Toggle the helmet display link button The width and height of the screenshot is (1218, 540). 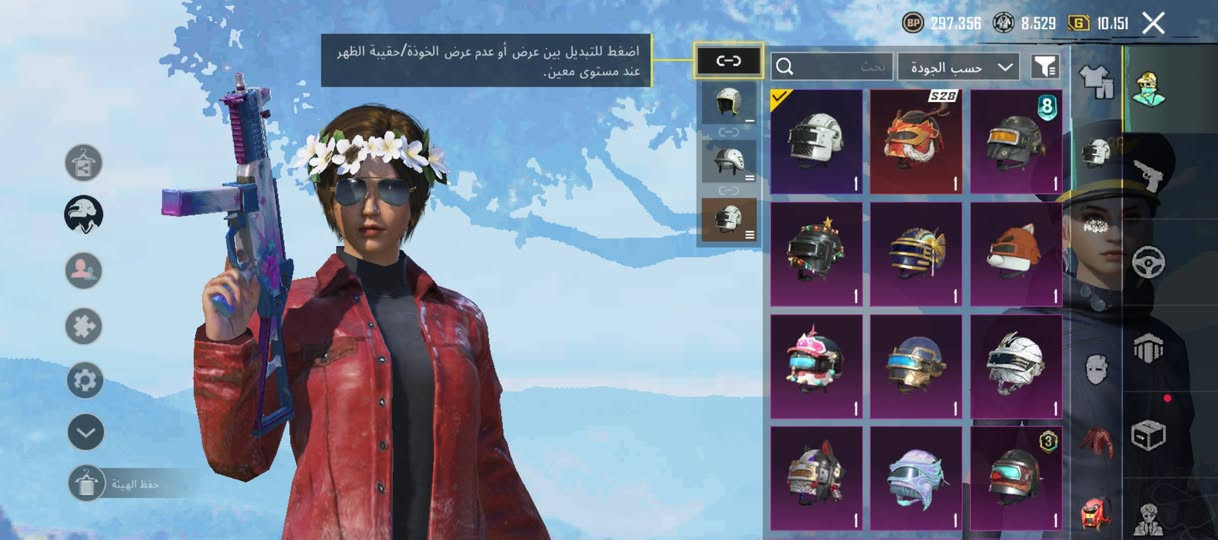728,61
